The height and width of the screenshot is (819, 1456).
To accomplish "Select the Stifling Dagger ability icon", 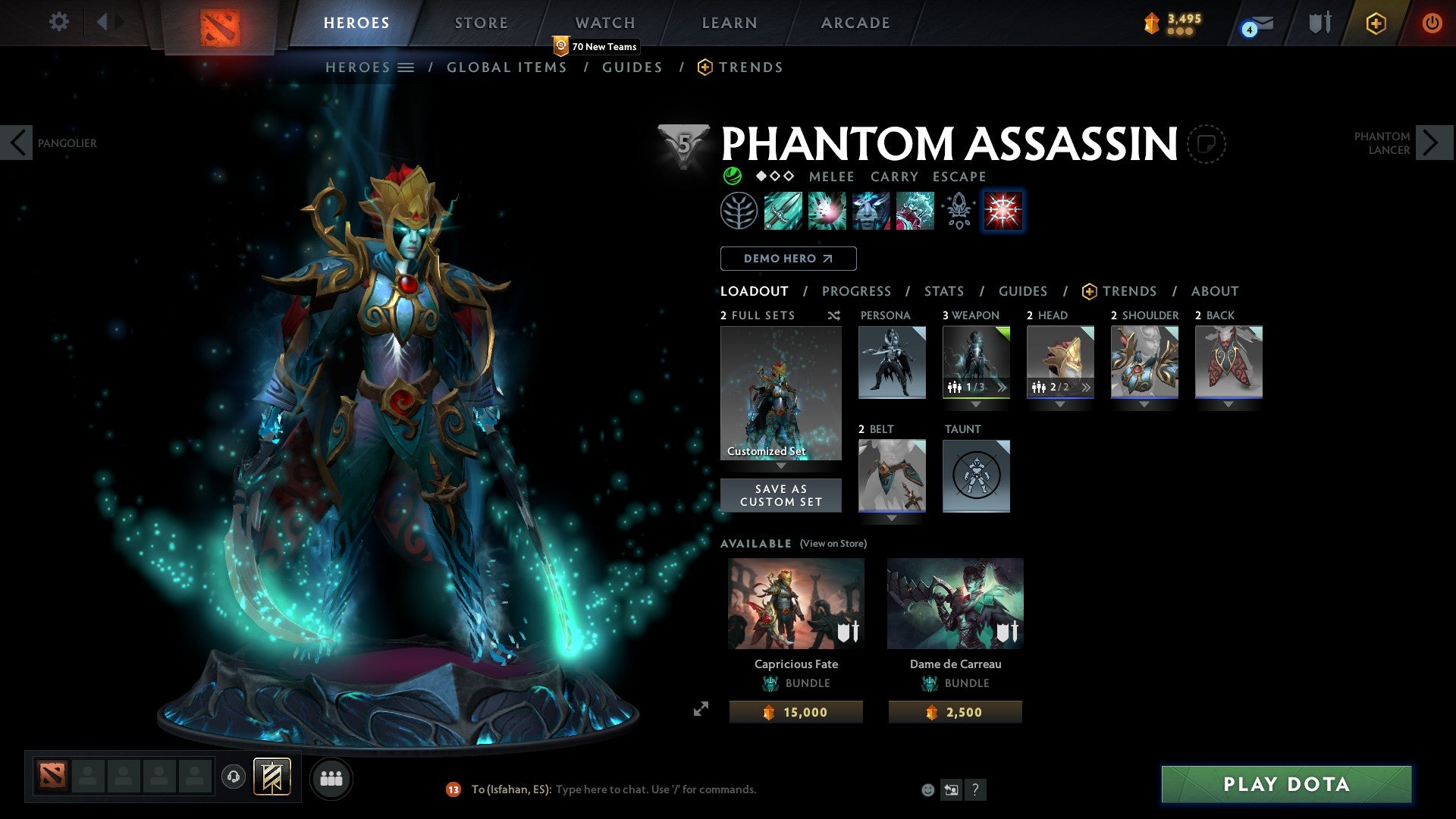I will pos(782,211).
